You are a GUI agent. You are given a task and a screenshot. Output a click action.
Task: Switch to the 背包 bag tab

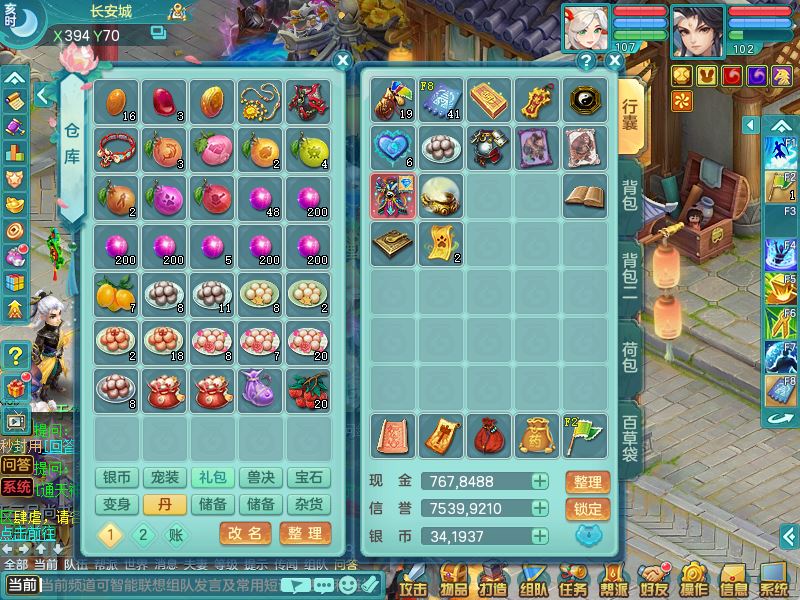point(630,195)
